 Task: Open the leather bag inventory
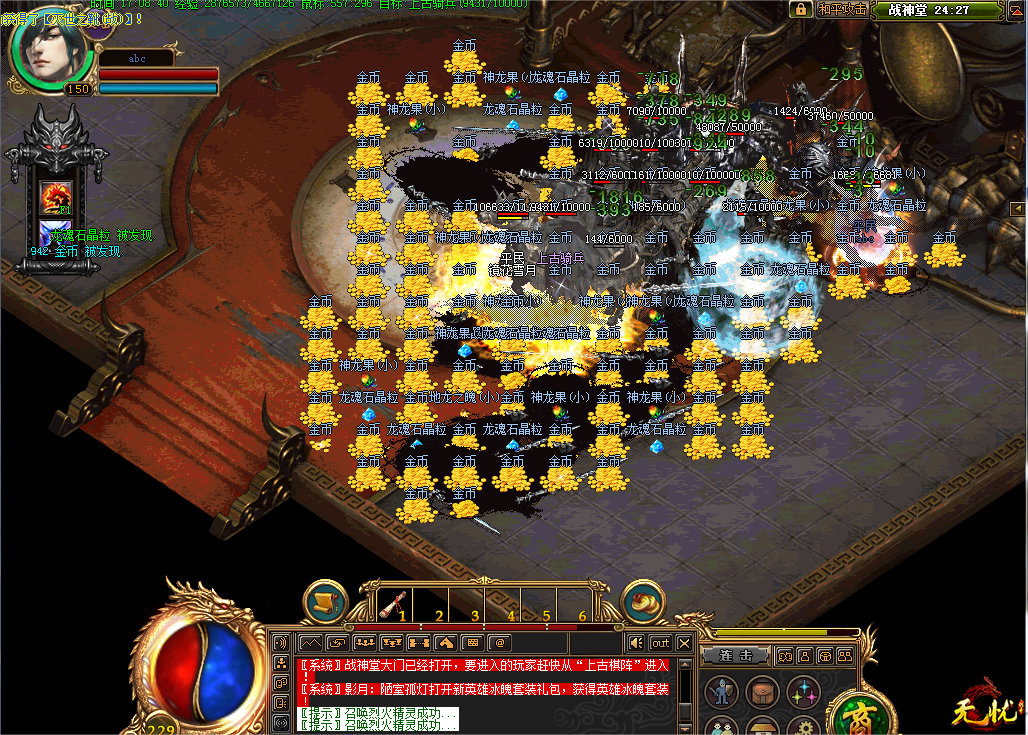[763, 692]
